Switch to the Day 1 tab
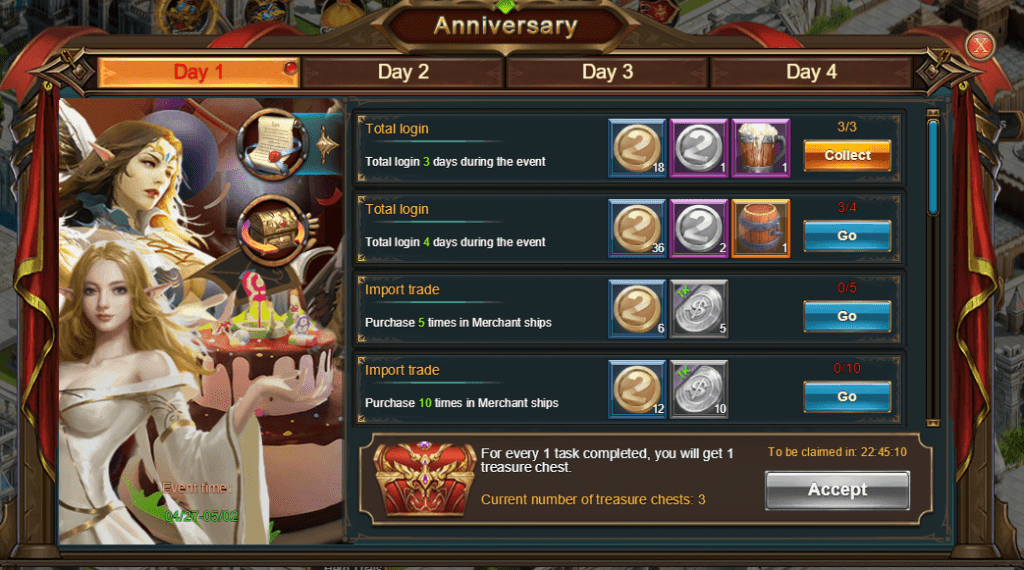 point(198,72)
